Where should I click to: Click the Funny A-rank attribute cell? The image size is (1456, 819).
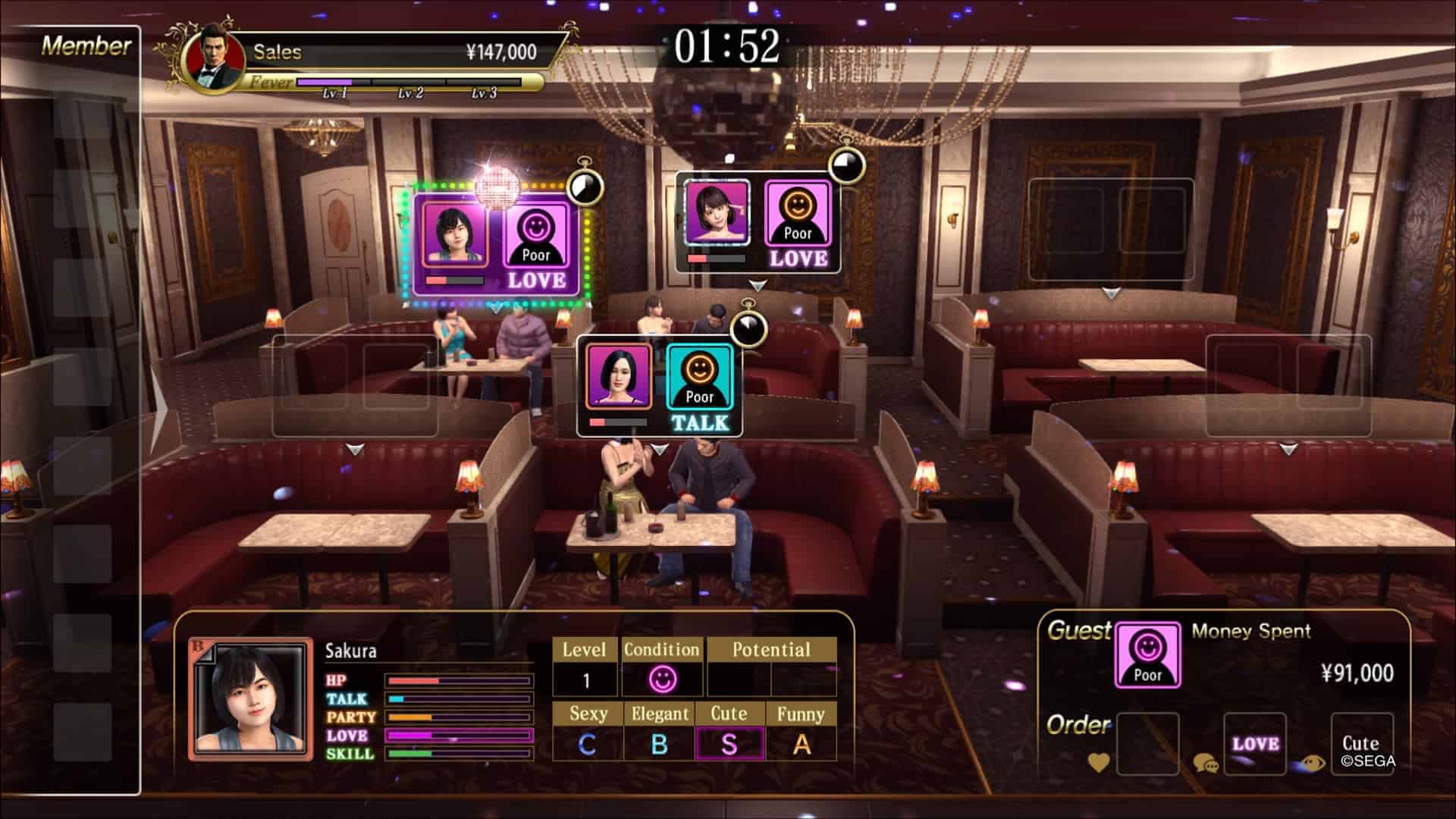coord(801,744)
